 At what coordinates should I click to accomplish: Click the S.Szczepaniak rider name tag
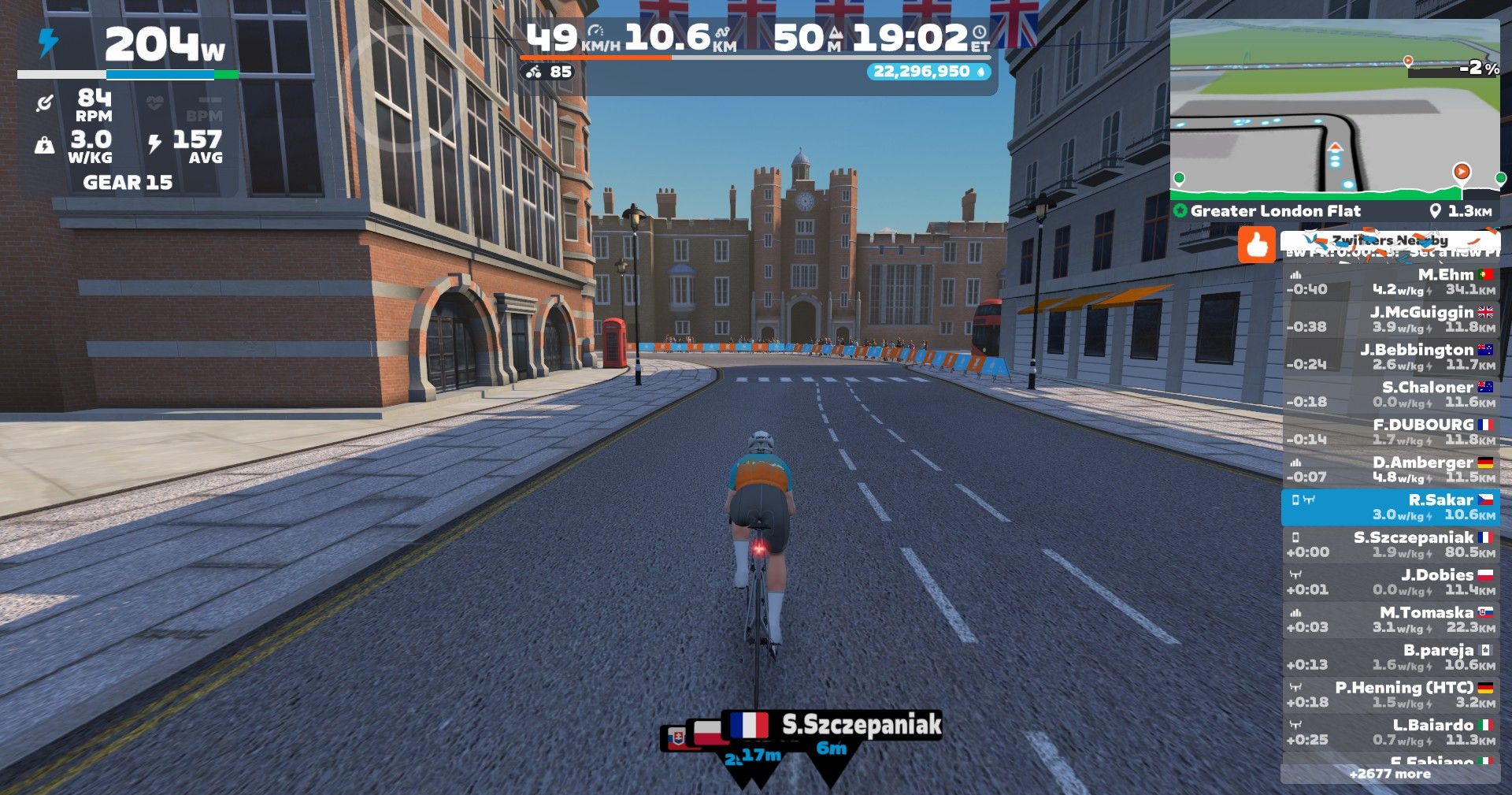point(860,725)
